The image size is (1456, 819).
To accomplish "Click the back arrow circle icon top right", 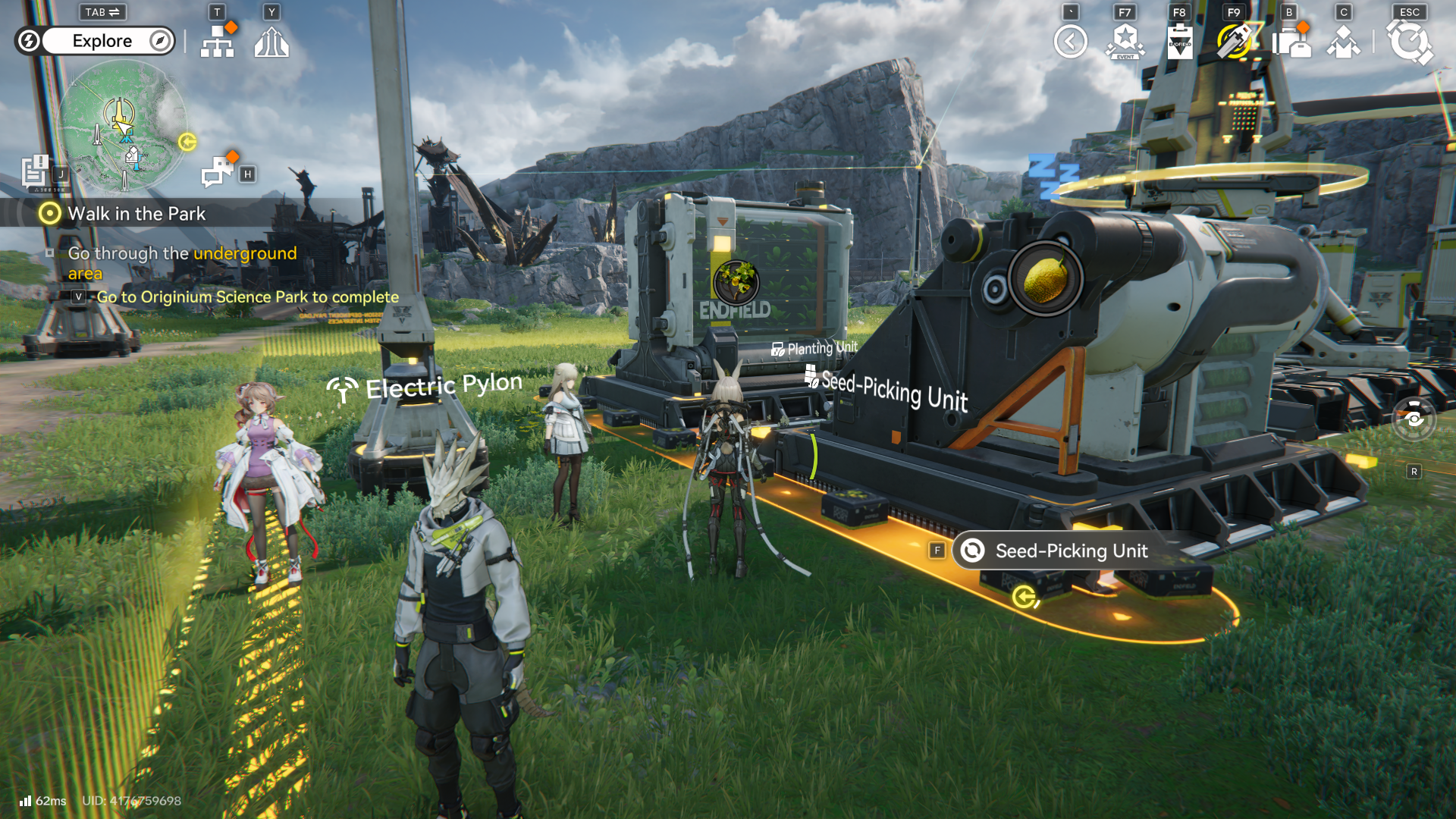I will click(x=1071, y=42).
